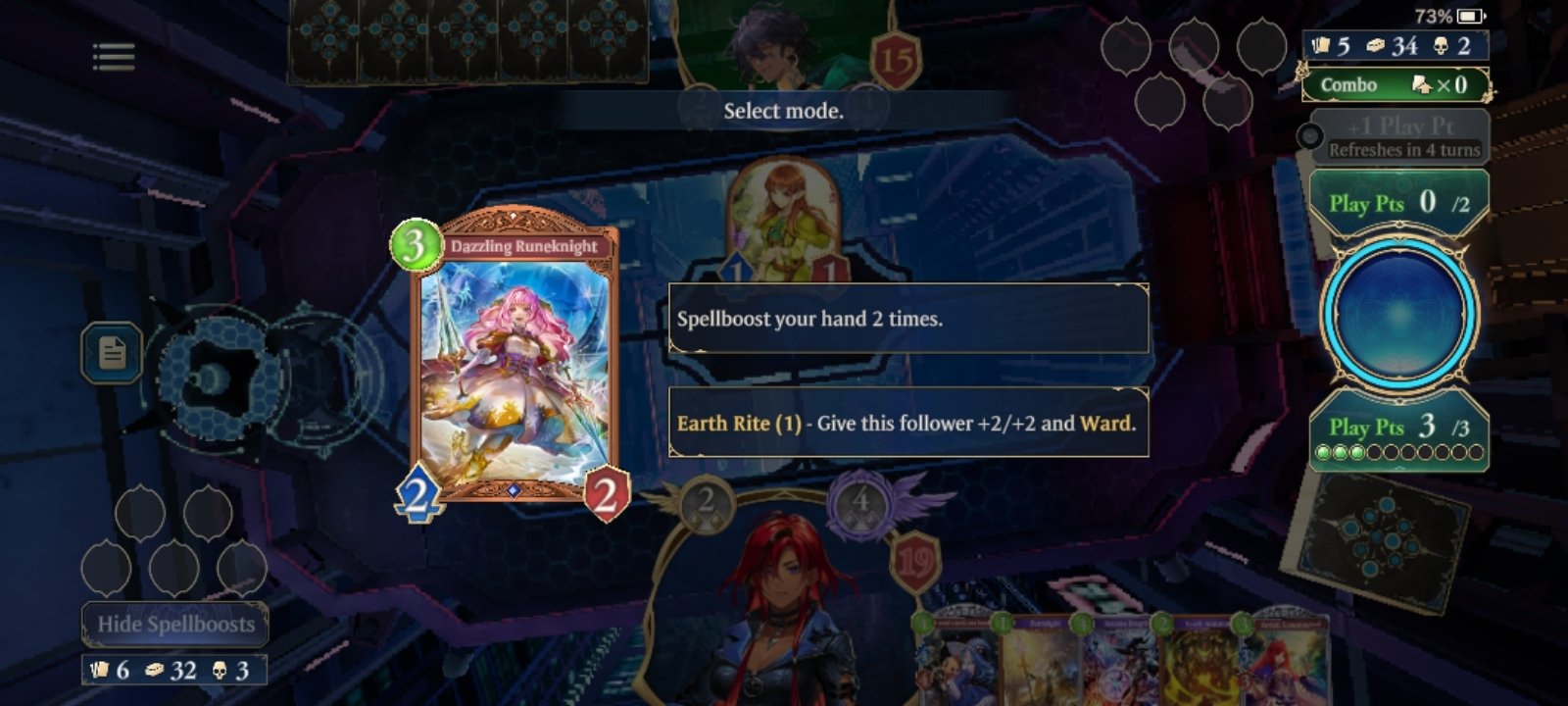Click the winged "4" evolution point emblem
The width and height of the screenshot is (1568, 706).
[x=860, y=500]
